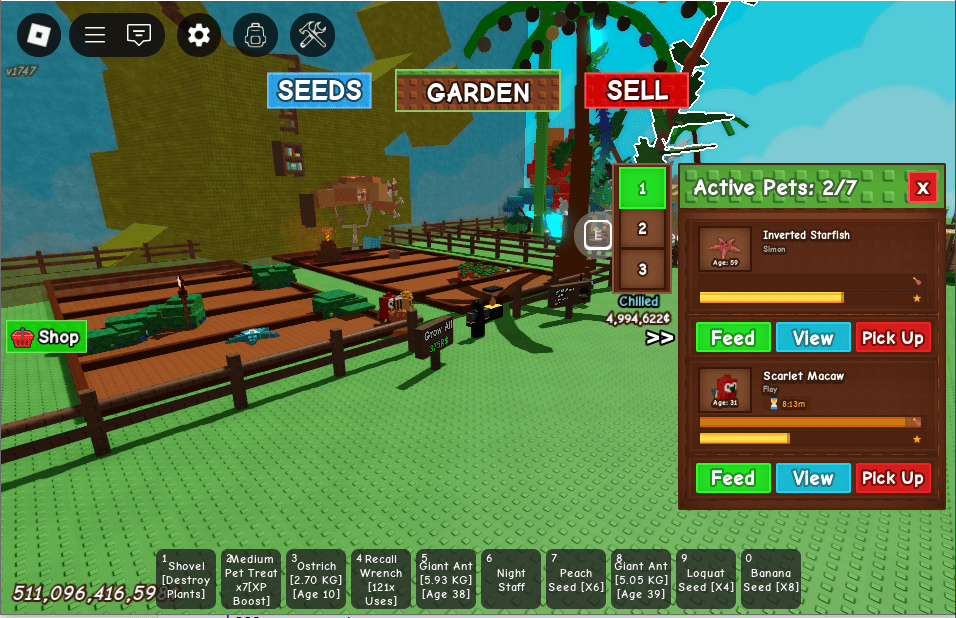This screenshot has height=618, width=956.
Task: View the Scarlet Macaw details
Action: click(x=813, y=478)
